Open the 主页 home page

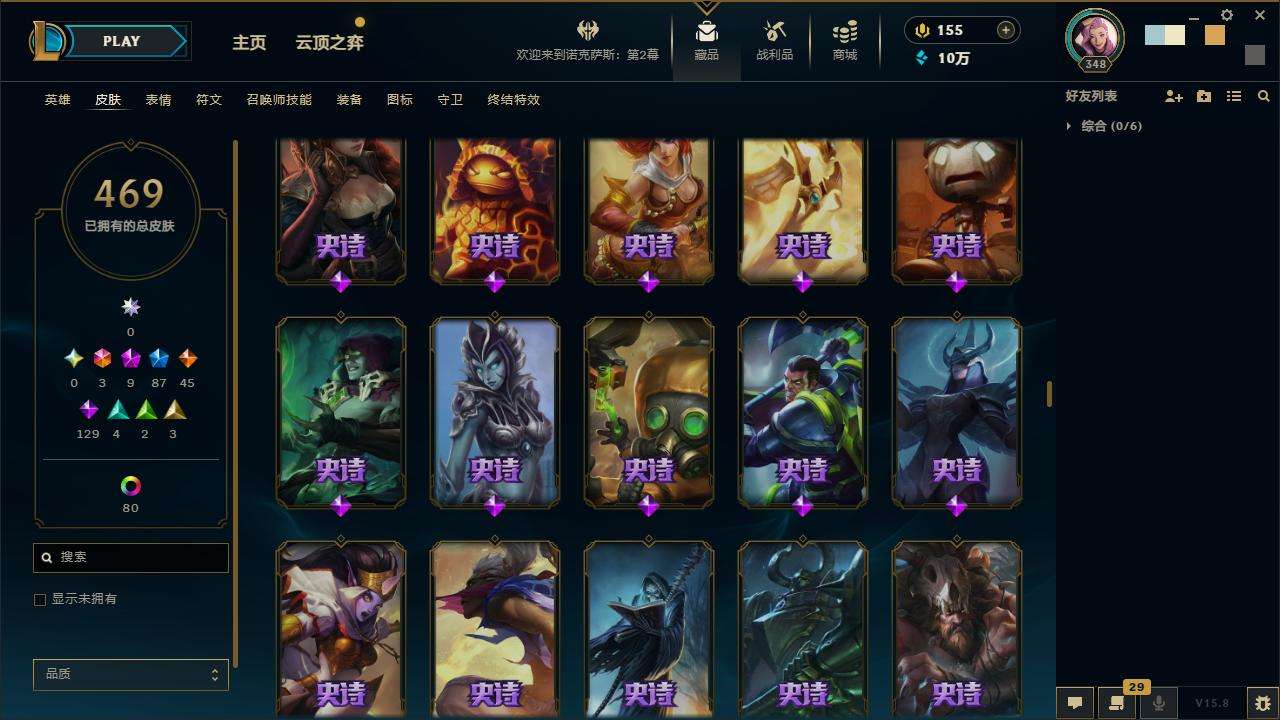click(249, 42)
